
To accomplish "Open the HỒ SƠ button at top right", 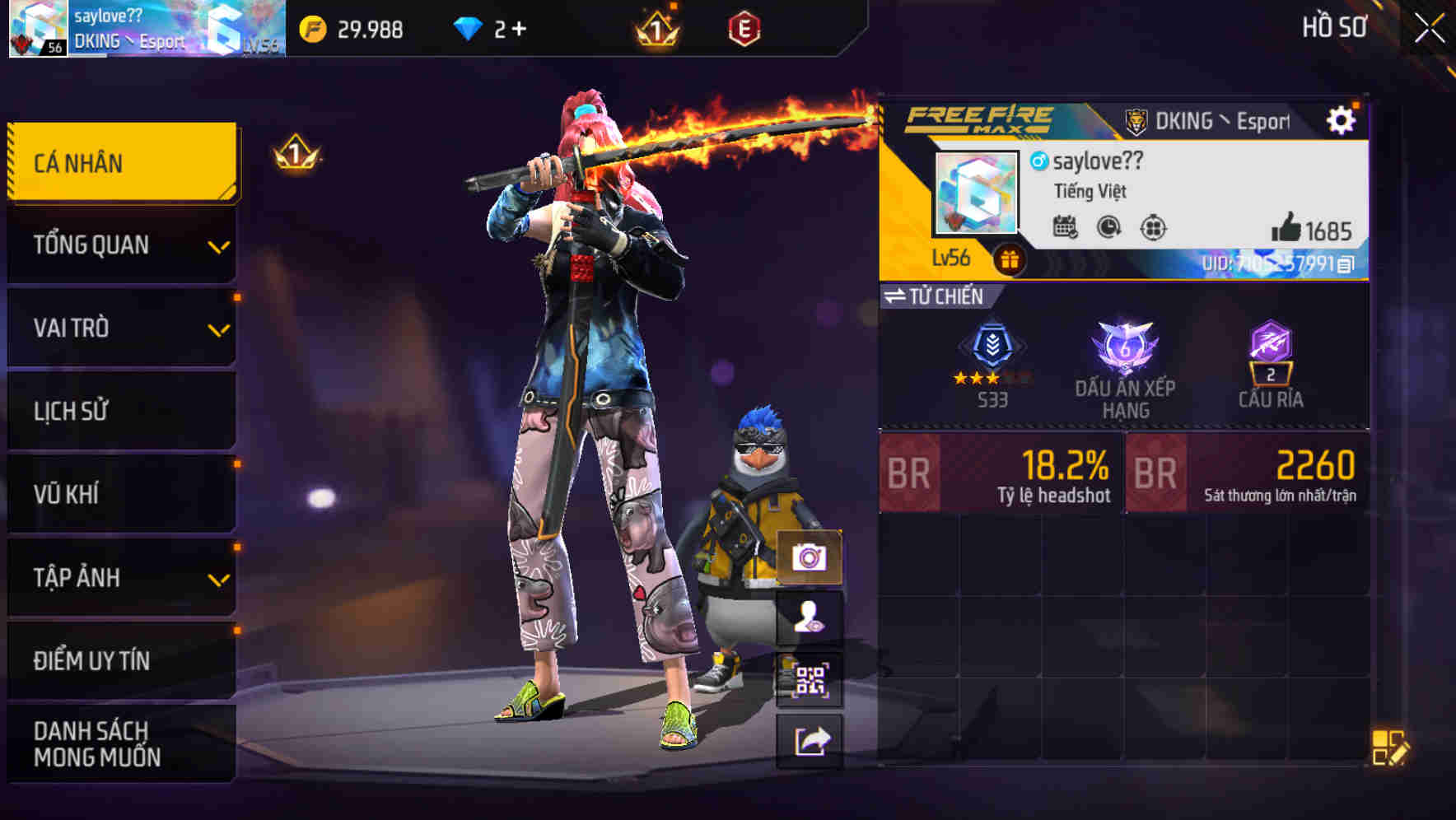I will coord(1332,26).
